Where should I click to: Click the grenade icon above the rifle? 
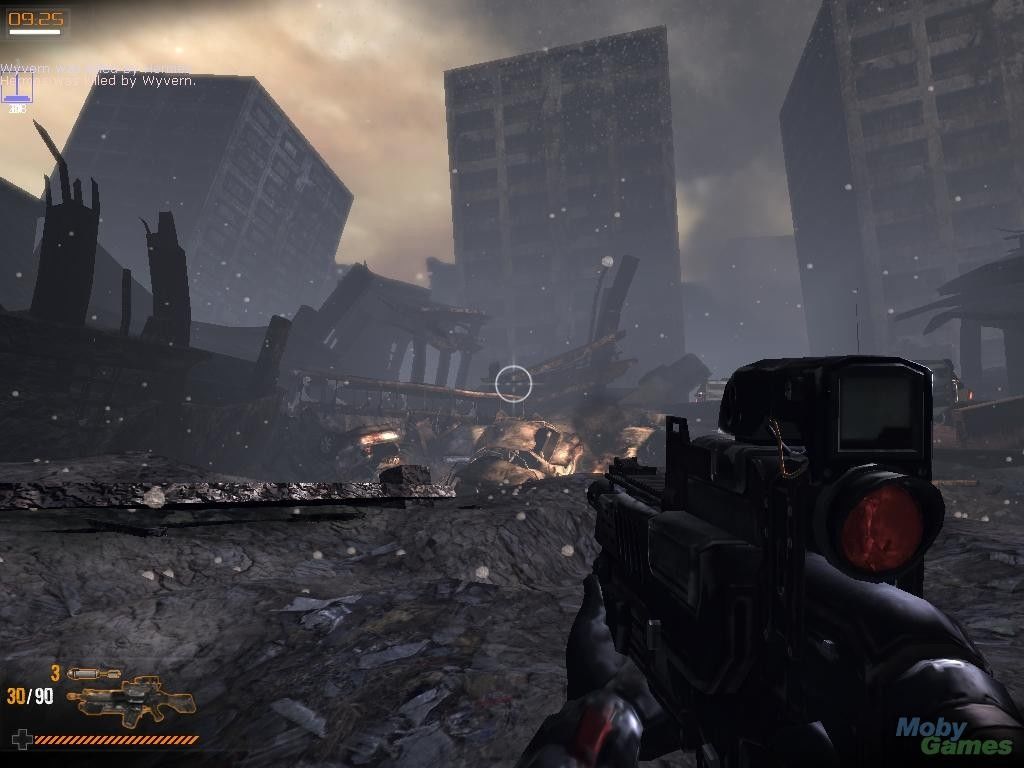point(93,674)
